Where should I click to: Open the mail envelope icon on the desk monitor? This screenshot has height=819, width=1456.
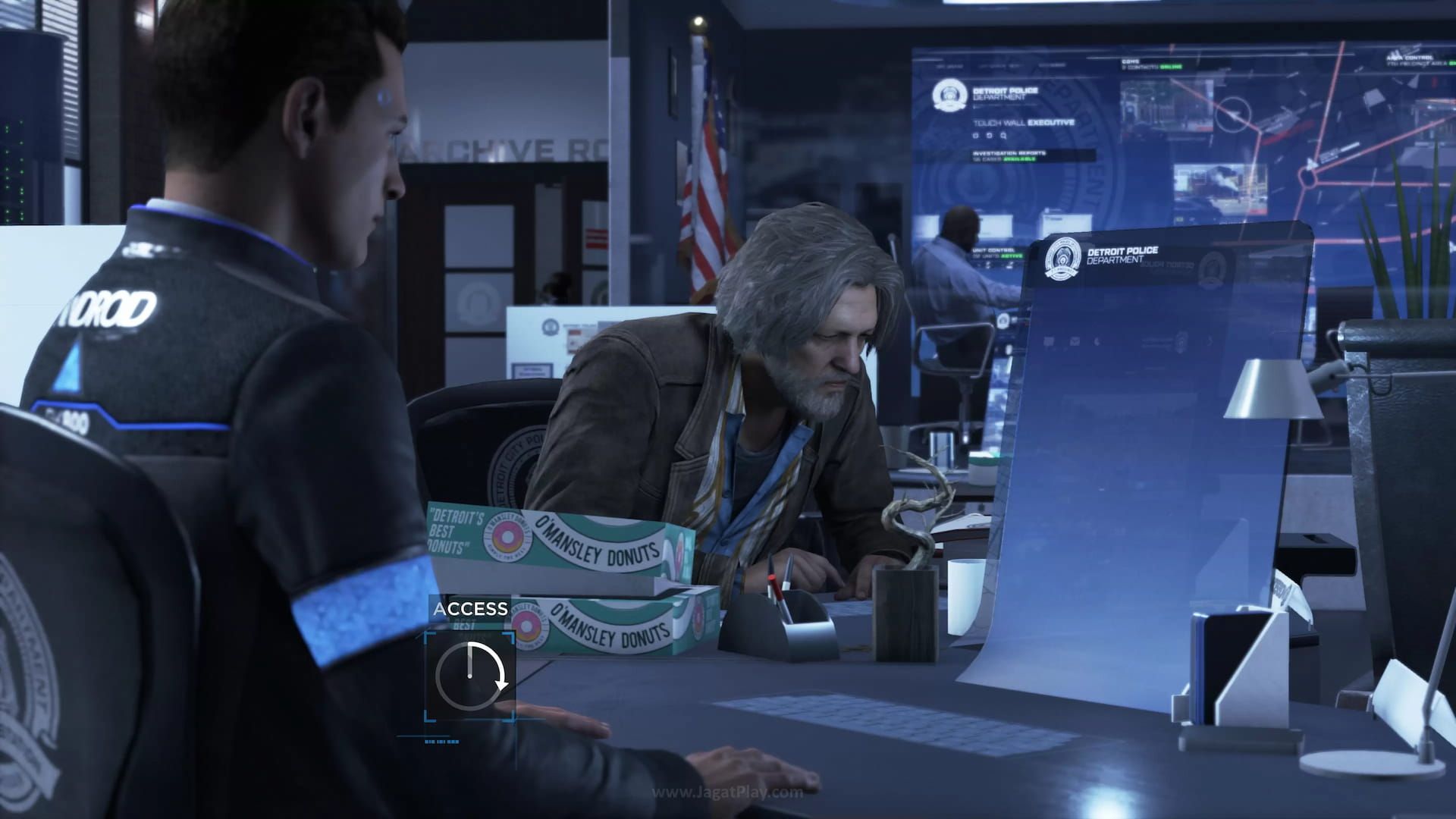pos(1075,342)
